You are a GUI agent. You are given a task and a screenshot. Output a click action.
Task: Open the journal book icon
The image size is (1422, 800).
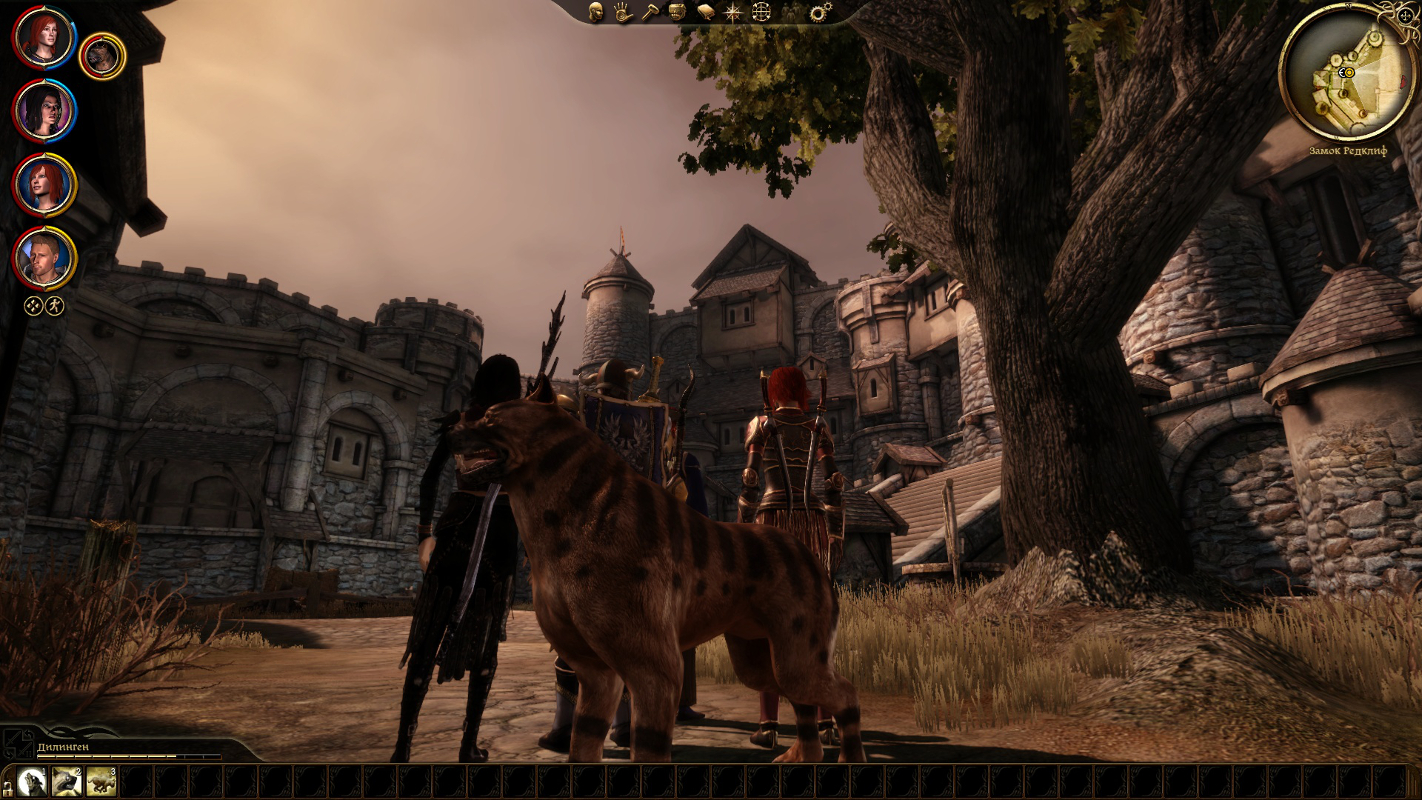706,12
